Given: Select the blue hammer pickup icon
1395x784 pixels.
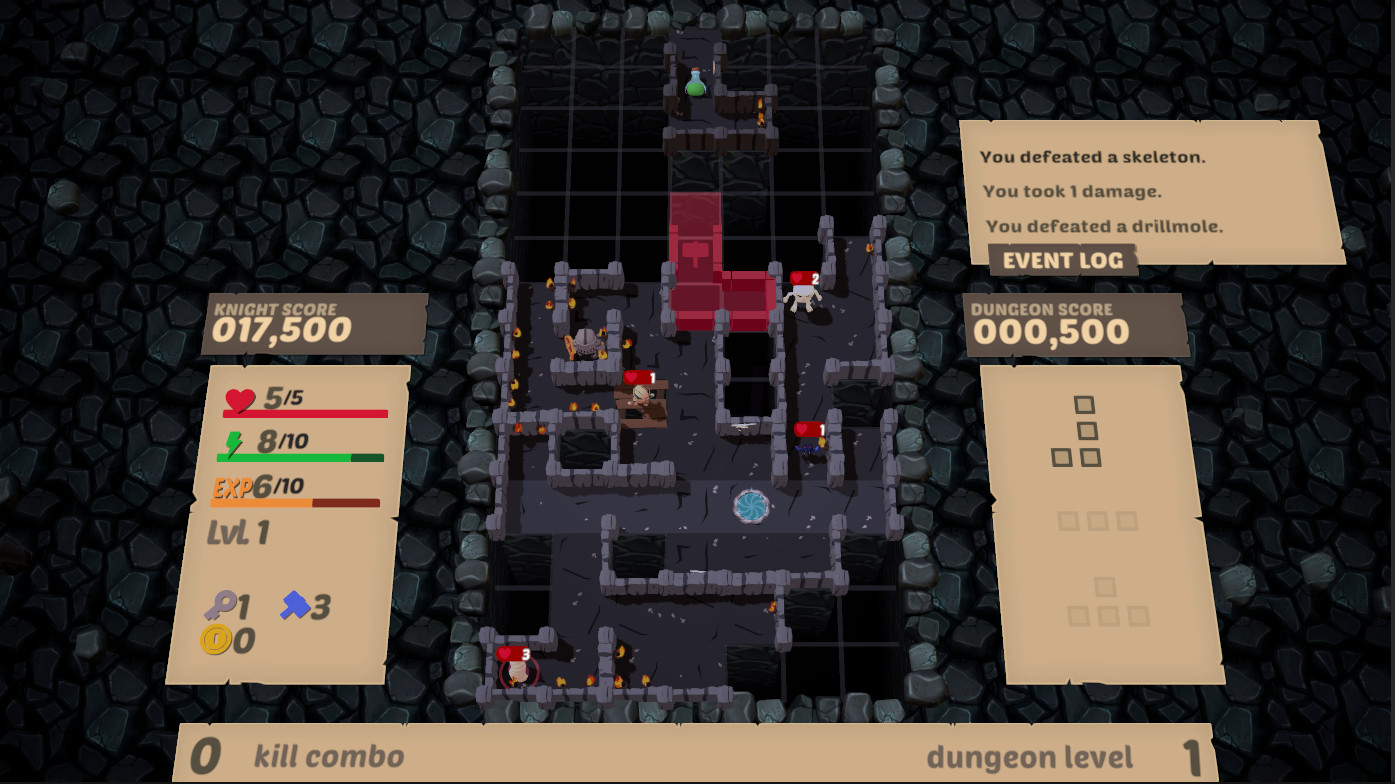Looking at the screenshot, I should pos(296,604).
